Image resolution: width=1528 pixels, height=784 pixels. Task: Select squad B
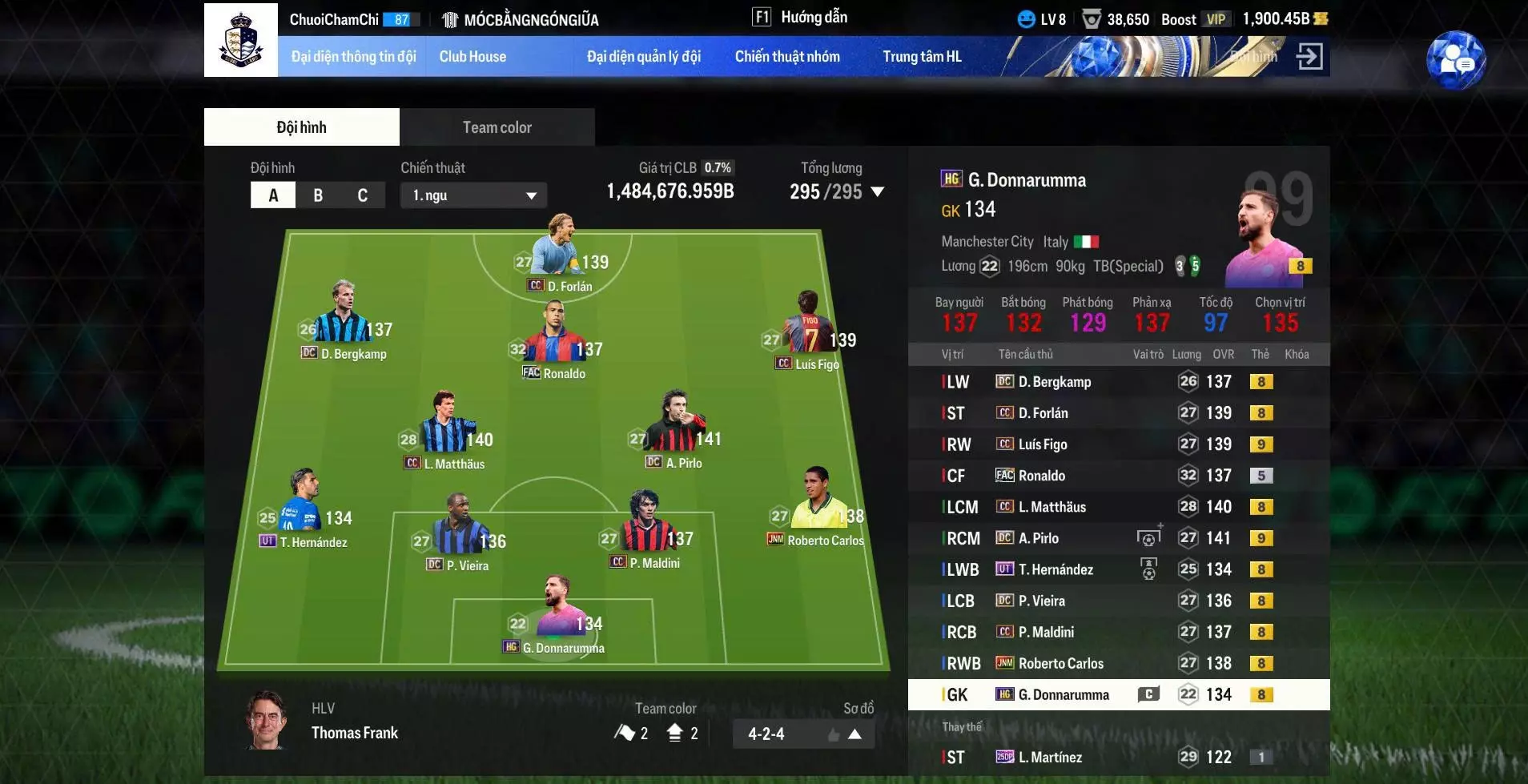click(318, 195)
